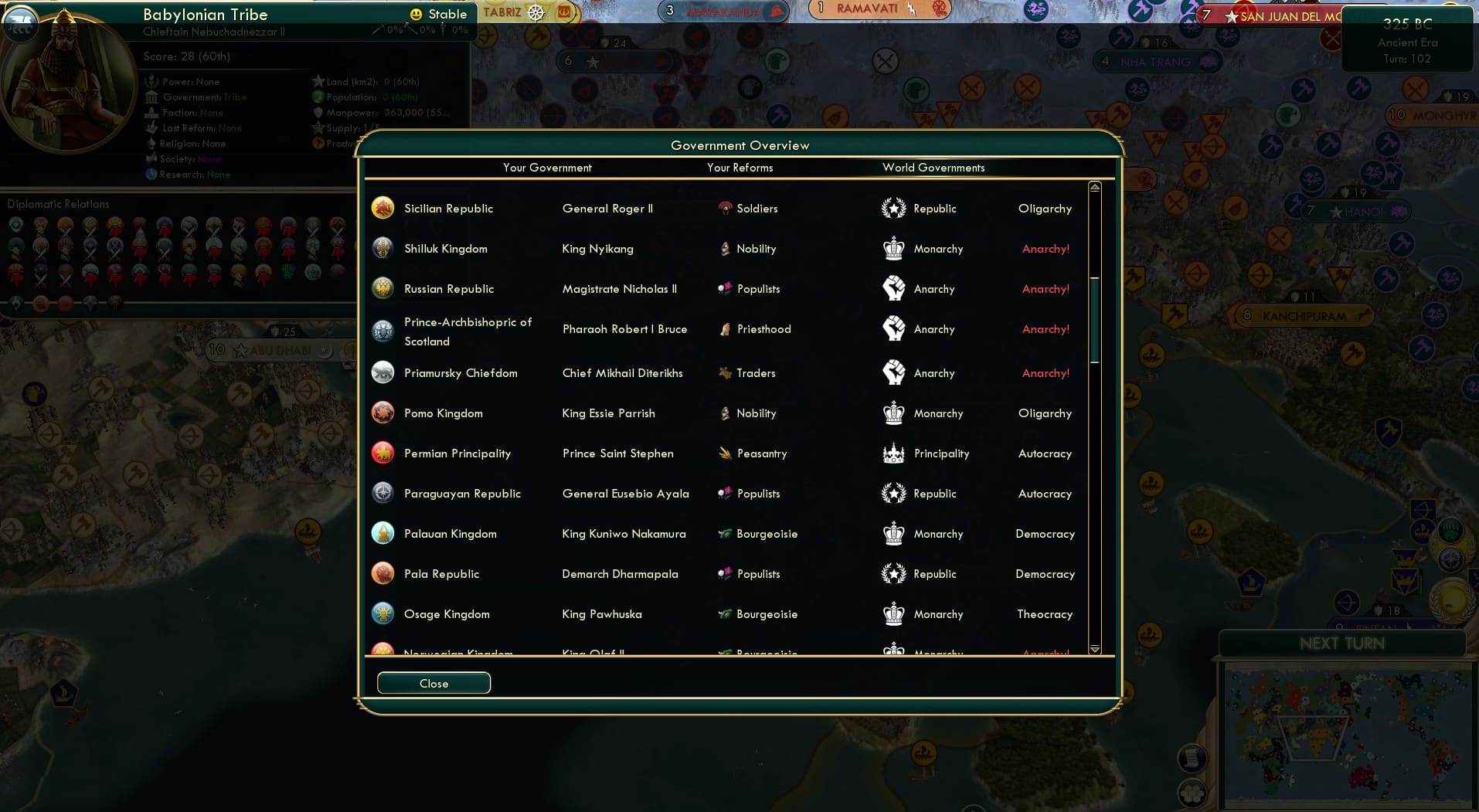
Task: Click the Anarchy fist icon for Russian Republic
Action: click(x=894, y=288)
